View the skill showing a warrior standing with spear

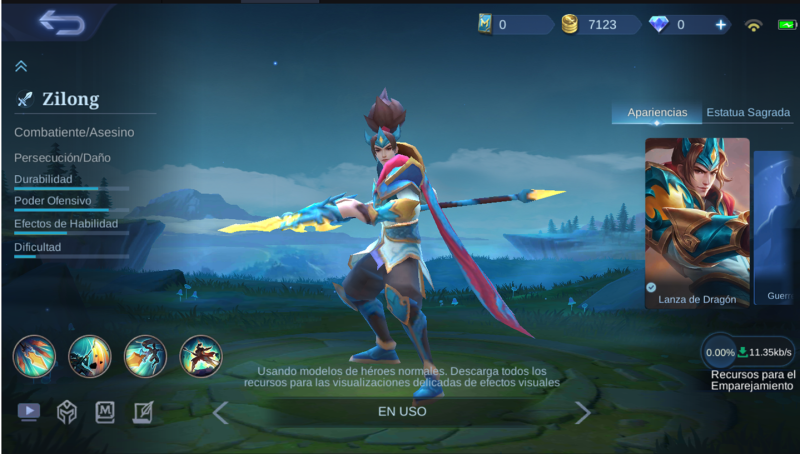(200, 356)
